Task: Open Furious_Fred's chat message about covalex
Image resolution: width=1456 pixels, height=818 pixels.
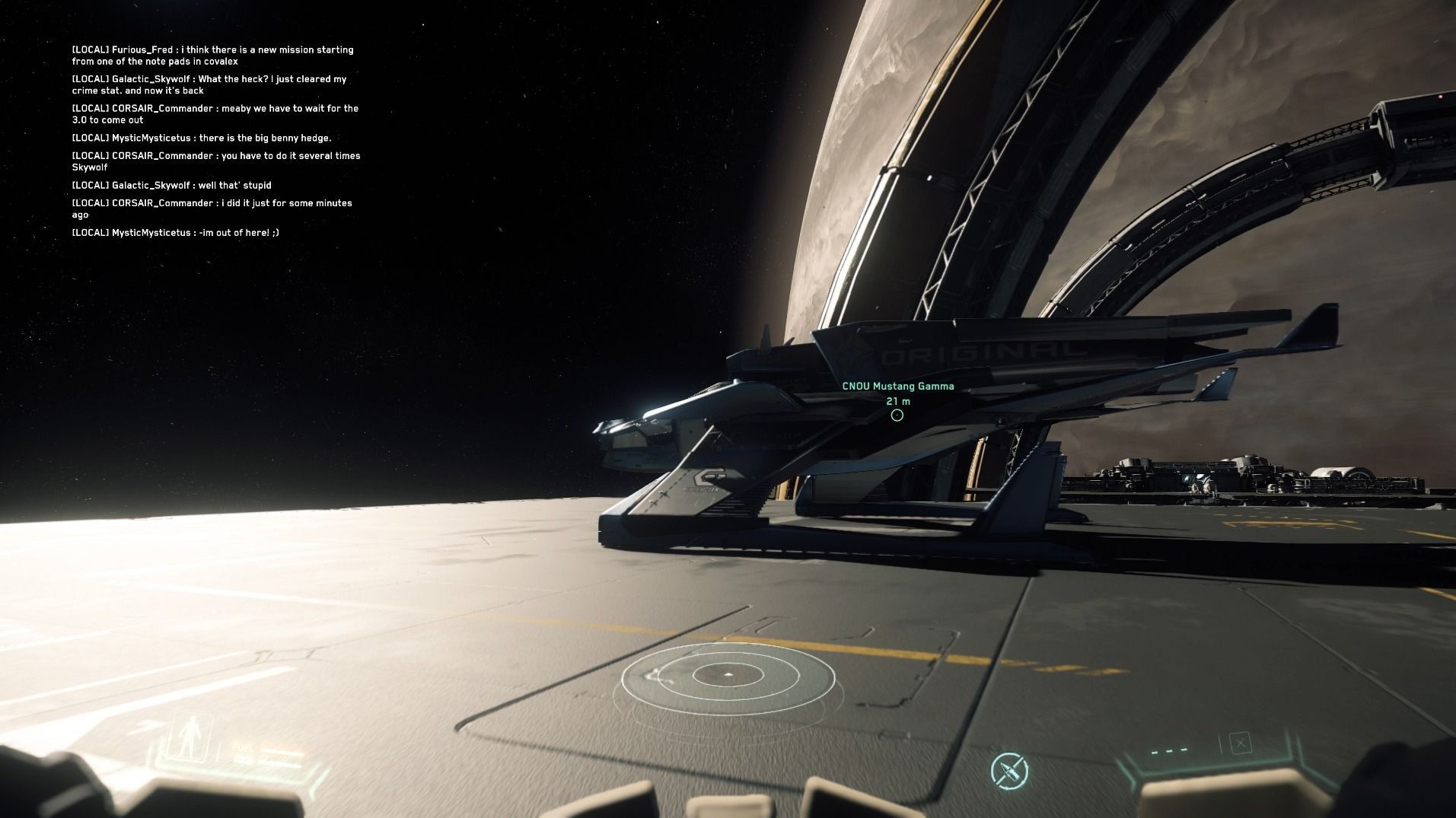Action: pos(212,56)
